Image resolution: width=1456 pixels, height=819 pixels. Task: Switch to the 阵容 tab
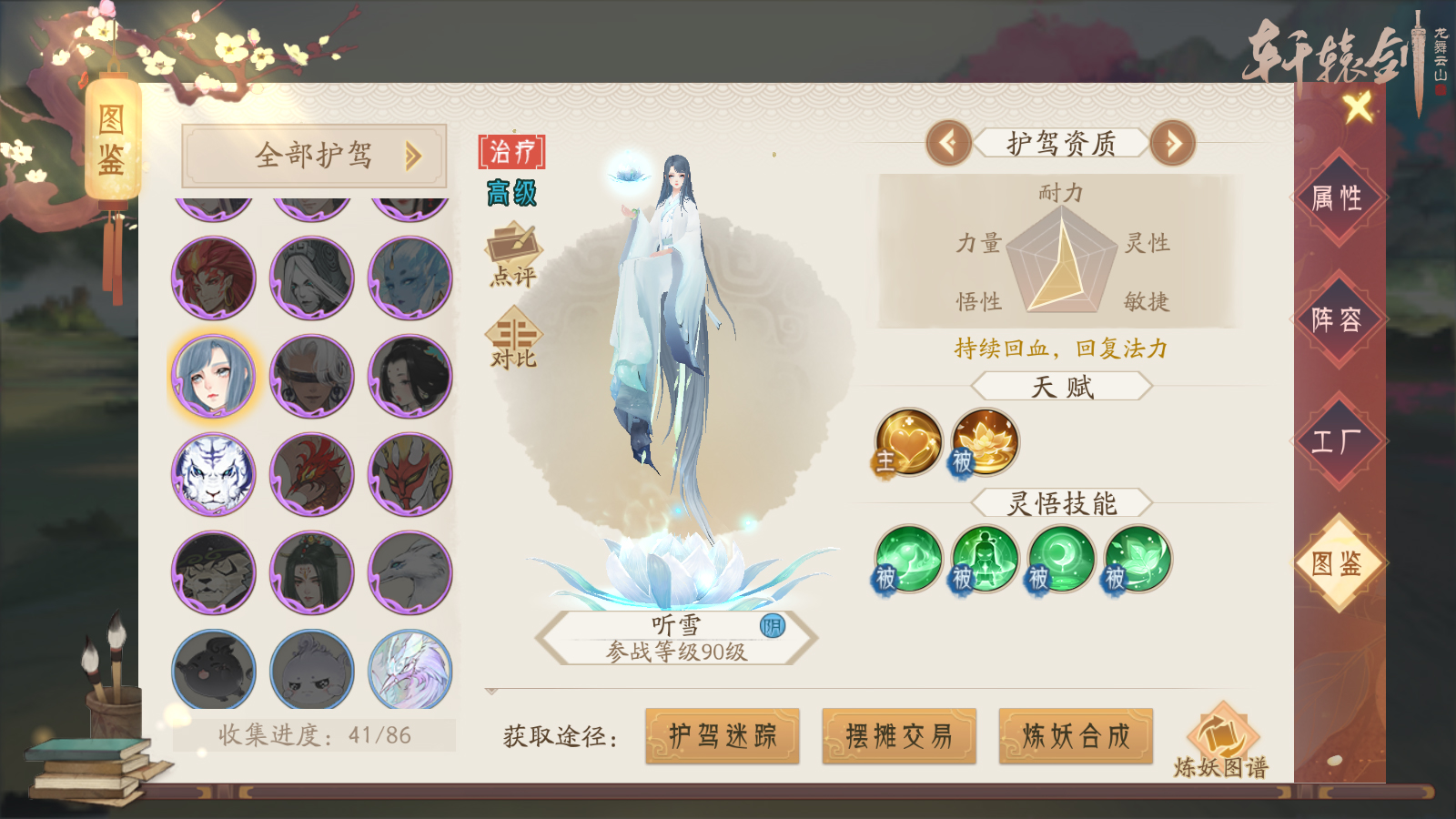(1336, 319)
